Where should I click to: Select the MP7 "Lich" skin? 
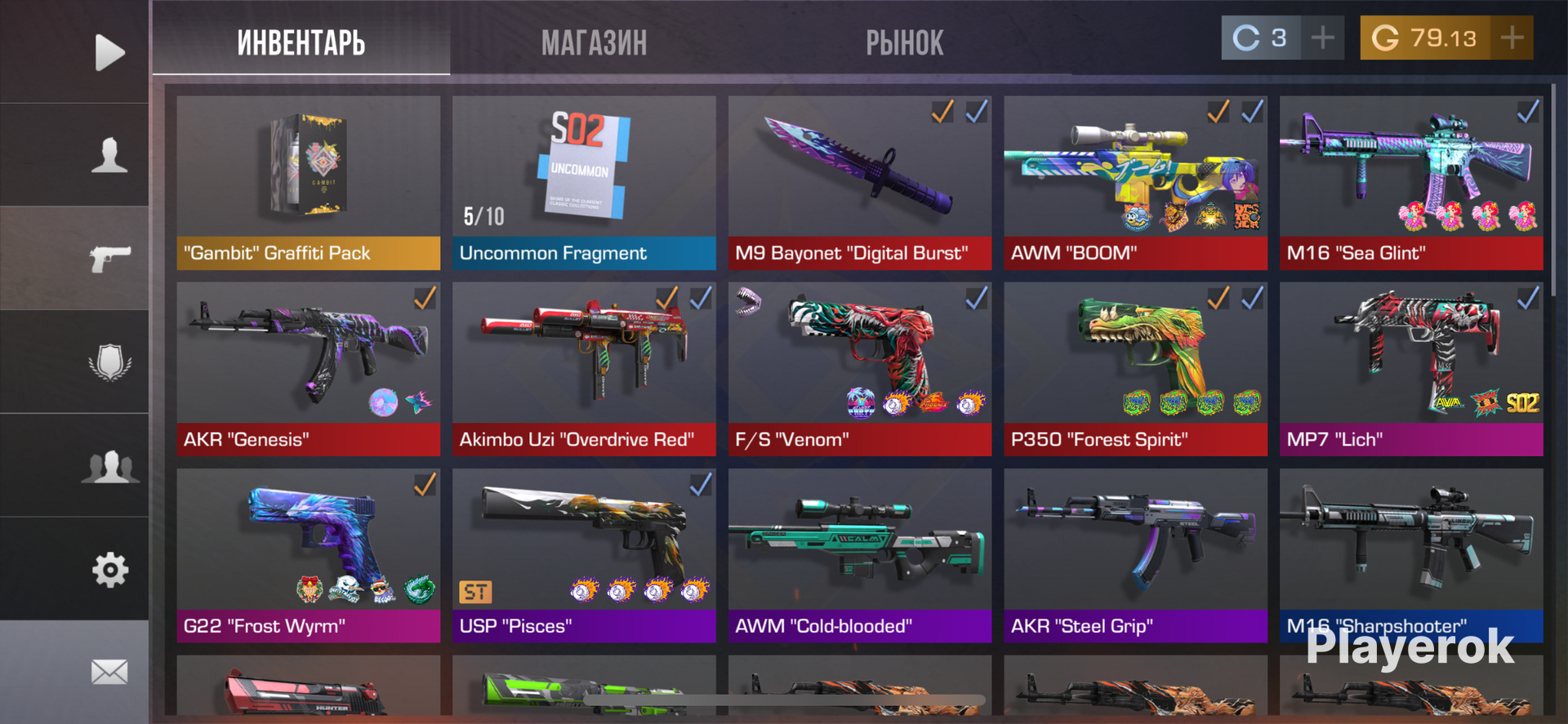tap(1410, 369)
